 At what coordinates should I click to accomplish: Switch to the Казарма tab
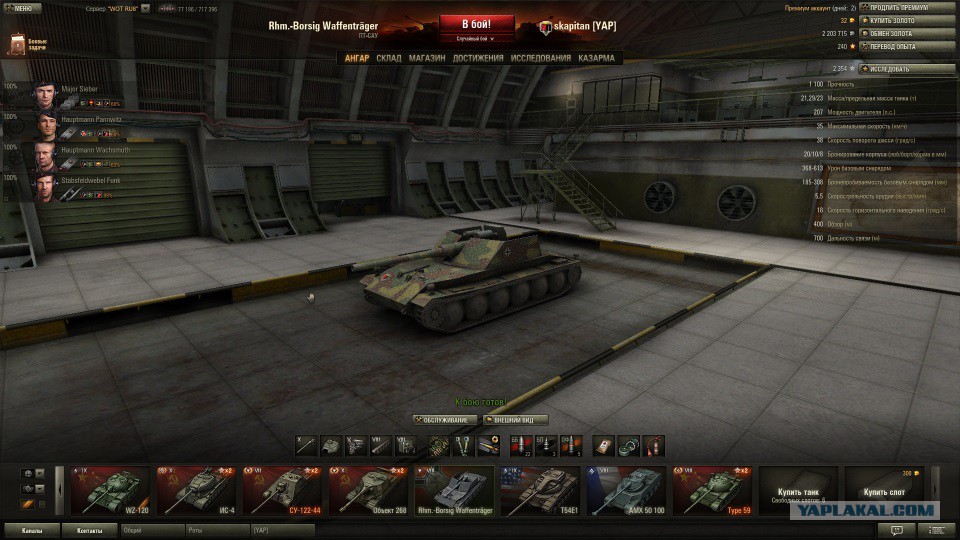click(596, 58)
